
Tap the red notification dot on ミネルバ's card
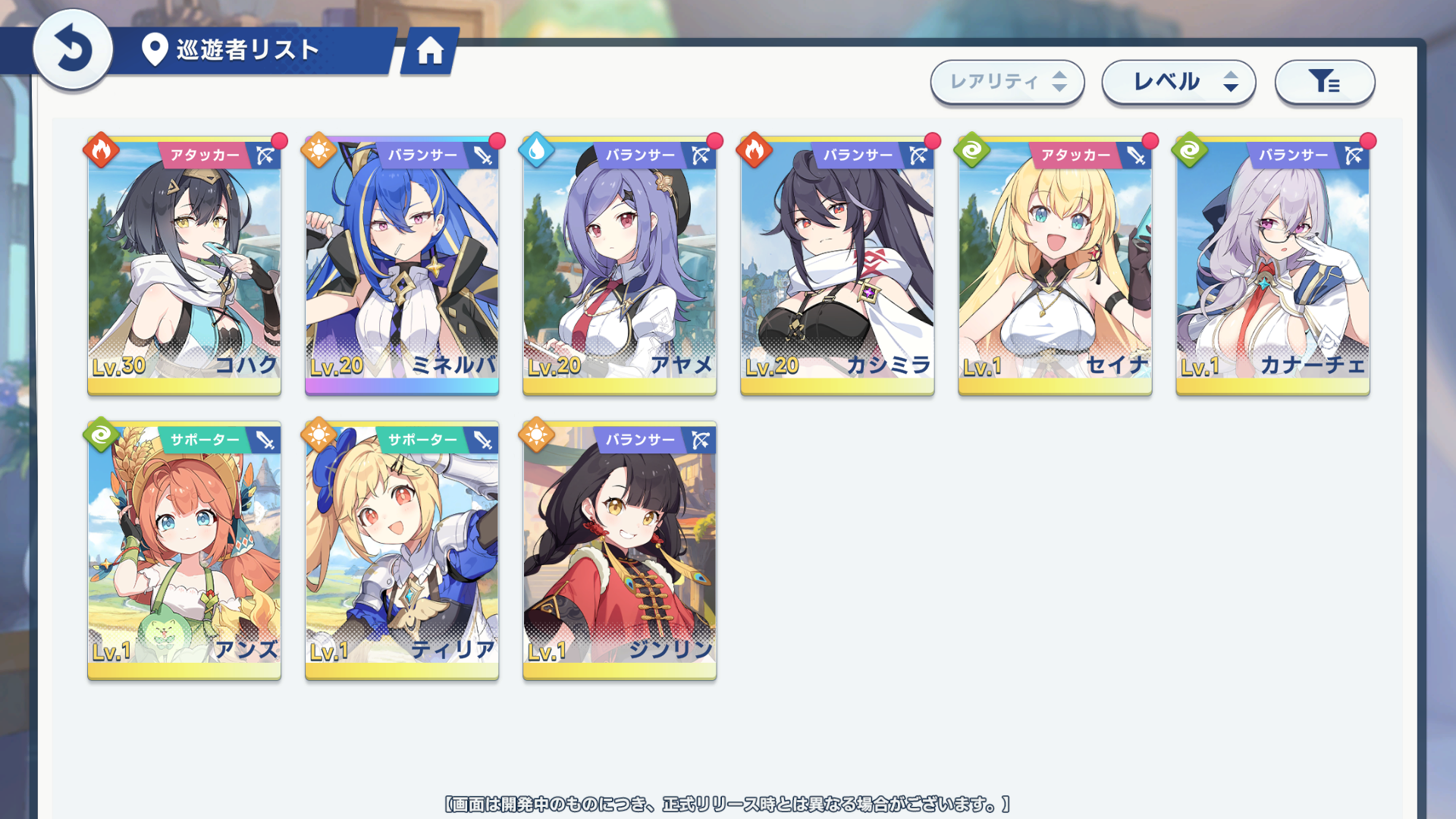pos(497,140)
